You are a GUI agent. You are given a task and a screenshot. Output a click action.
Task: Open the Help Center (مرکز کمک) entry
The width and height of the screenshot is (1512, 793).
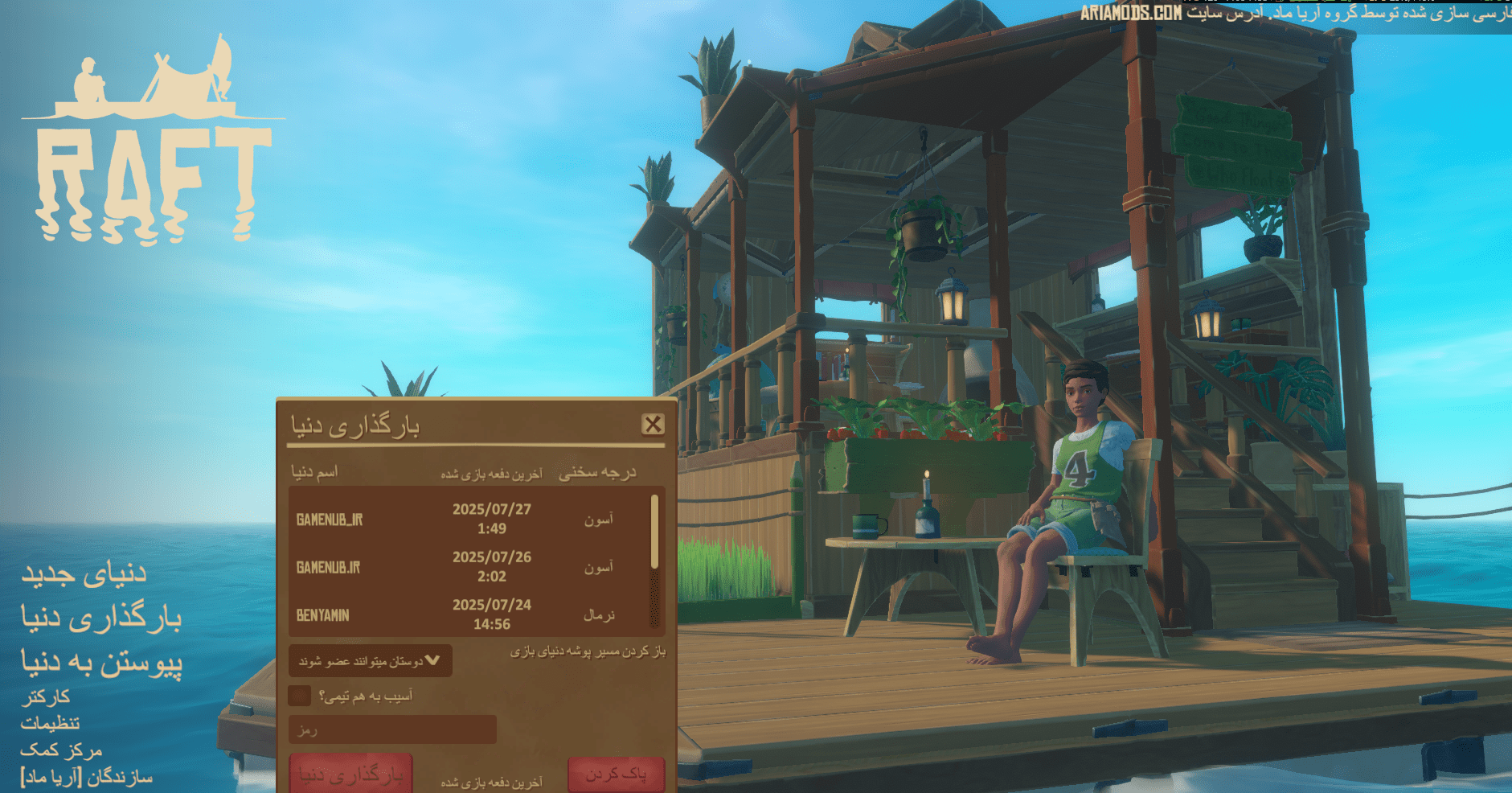61,750
